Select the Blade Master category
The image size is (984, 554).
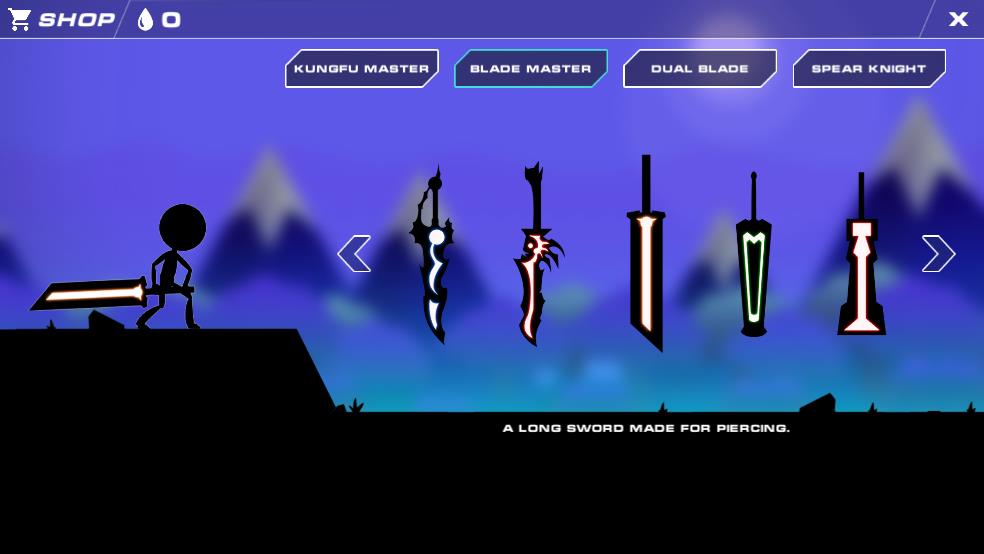[x=530, y=69]
